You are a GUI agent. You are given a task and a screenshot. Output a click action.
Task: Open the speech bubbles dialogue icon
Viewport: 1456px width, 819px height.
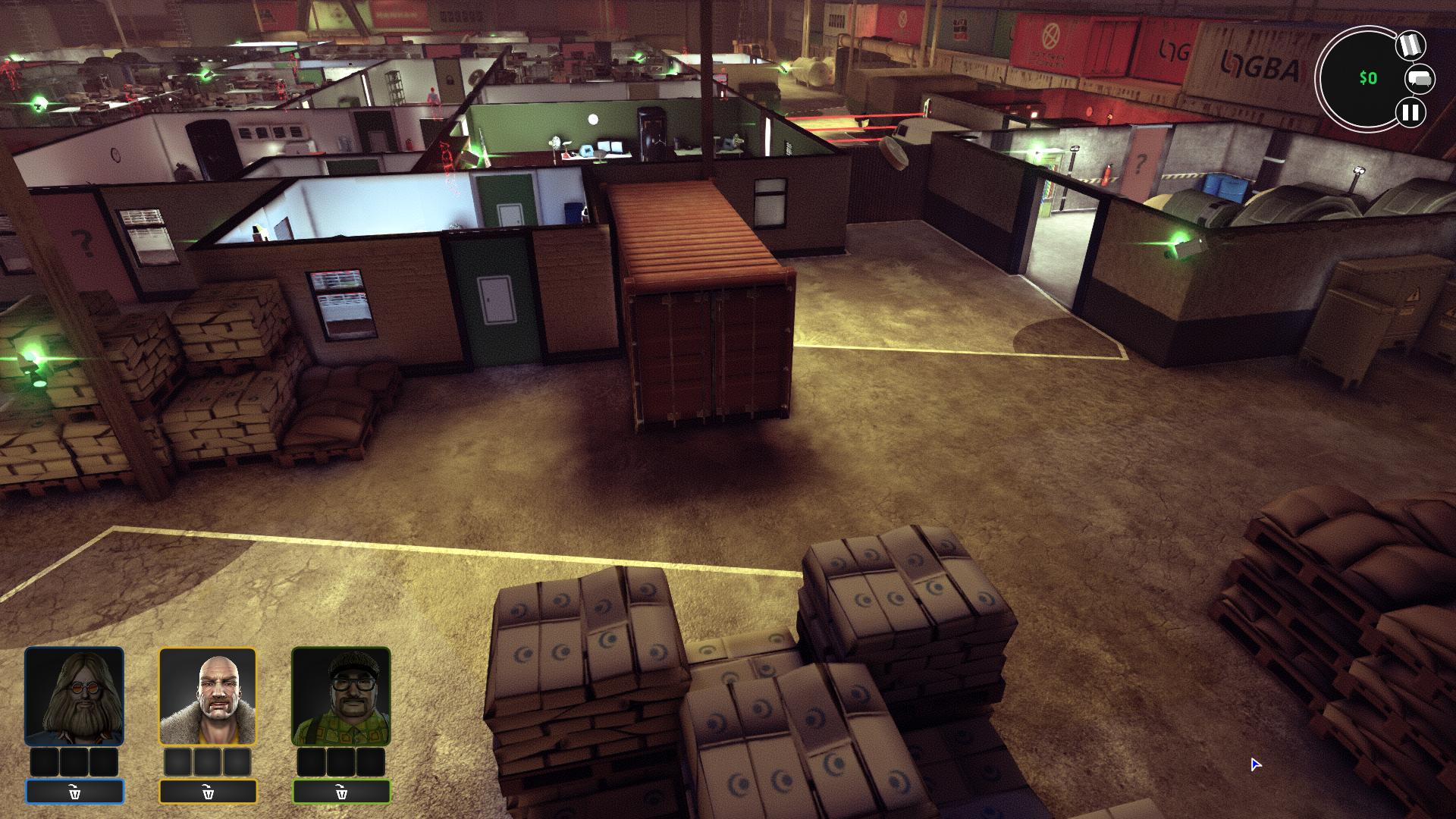(1420, 79)
